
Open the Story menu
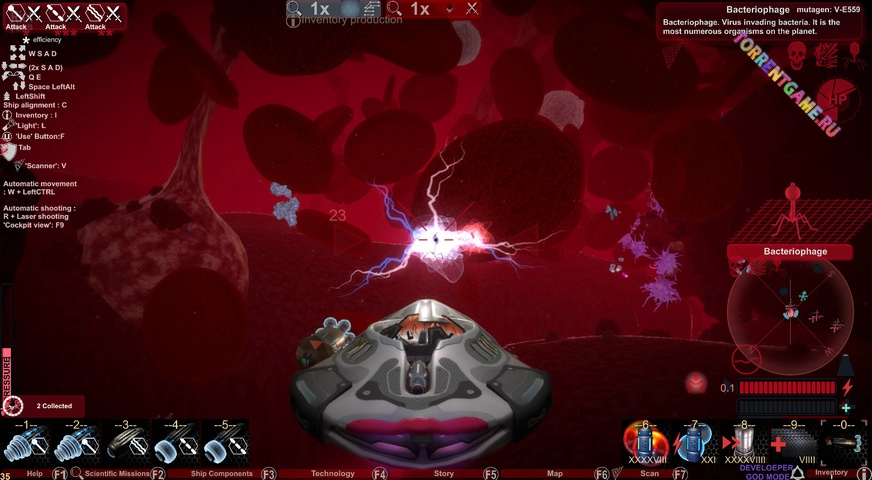click(444, 473)
